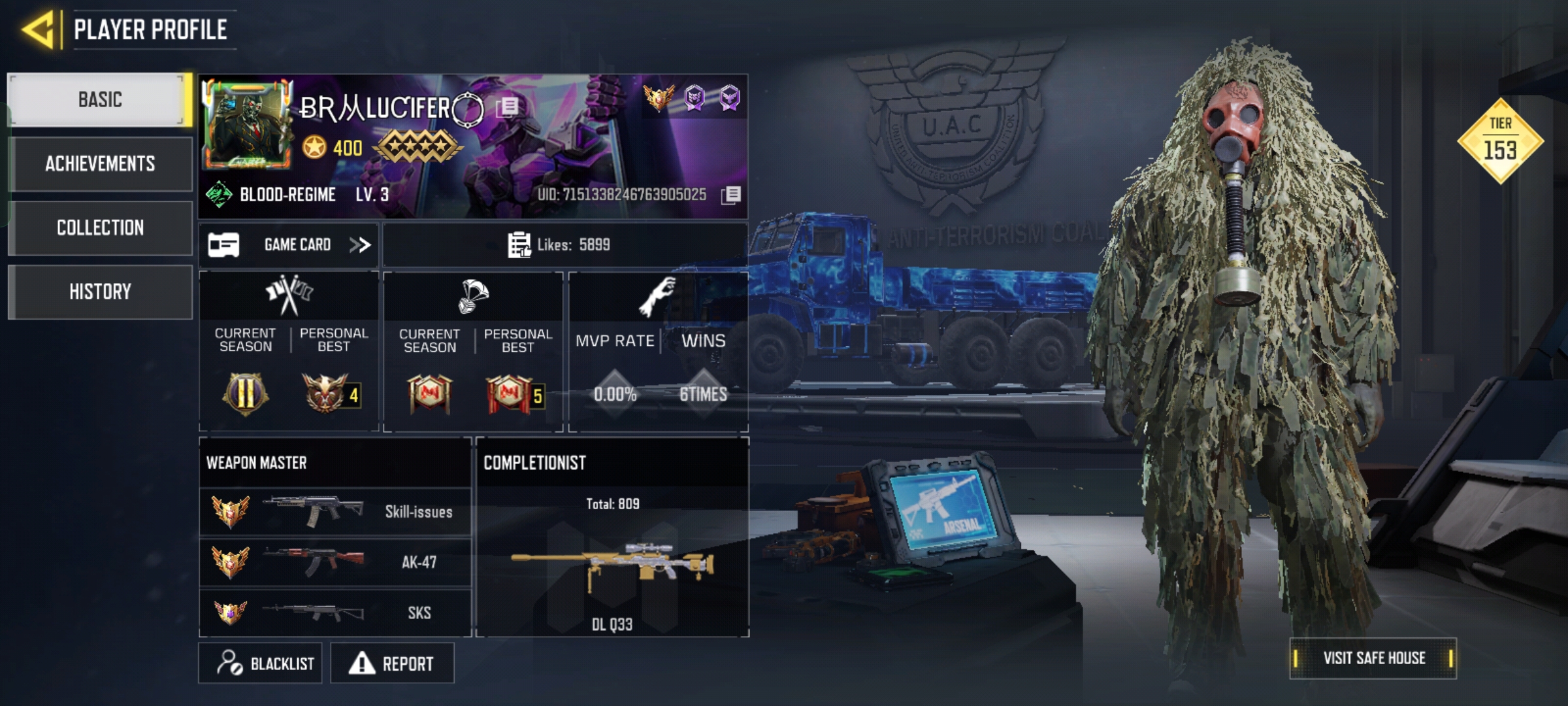Open the Blood-Regime clan info
The width and height of the screenshot is (1568, 706).
(x=286, y=195)
